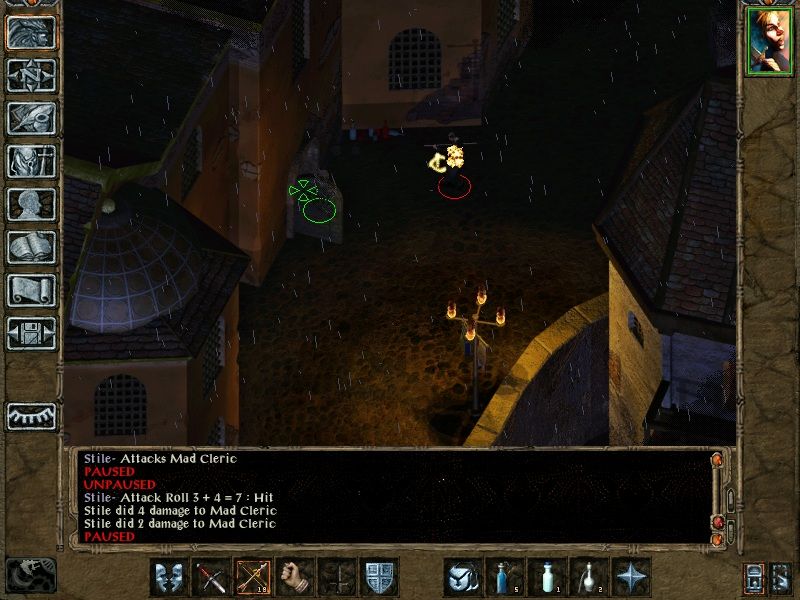
Task: Open special abilities star button
Action: tap(630, 577)
